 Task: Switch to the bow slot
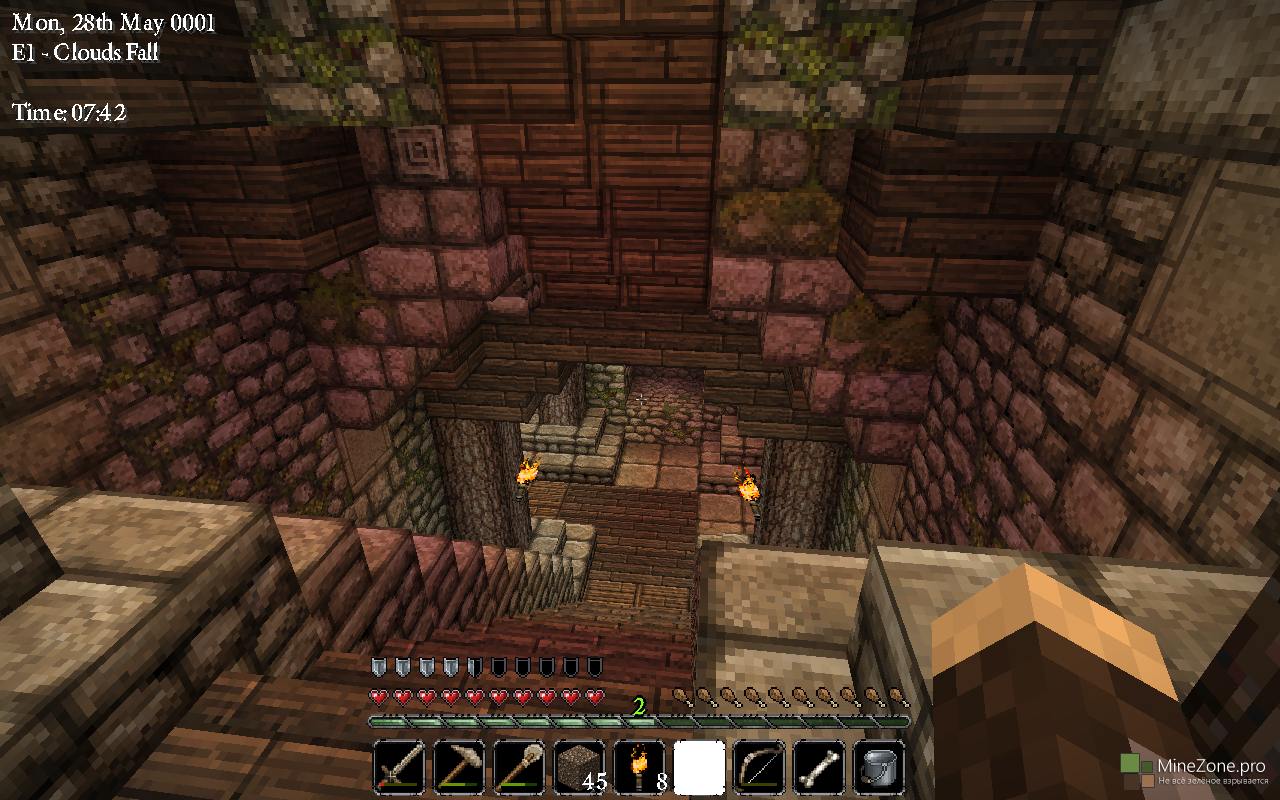[x=759, y=768]
